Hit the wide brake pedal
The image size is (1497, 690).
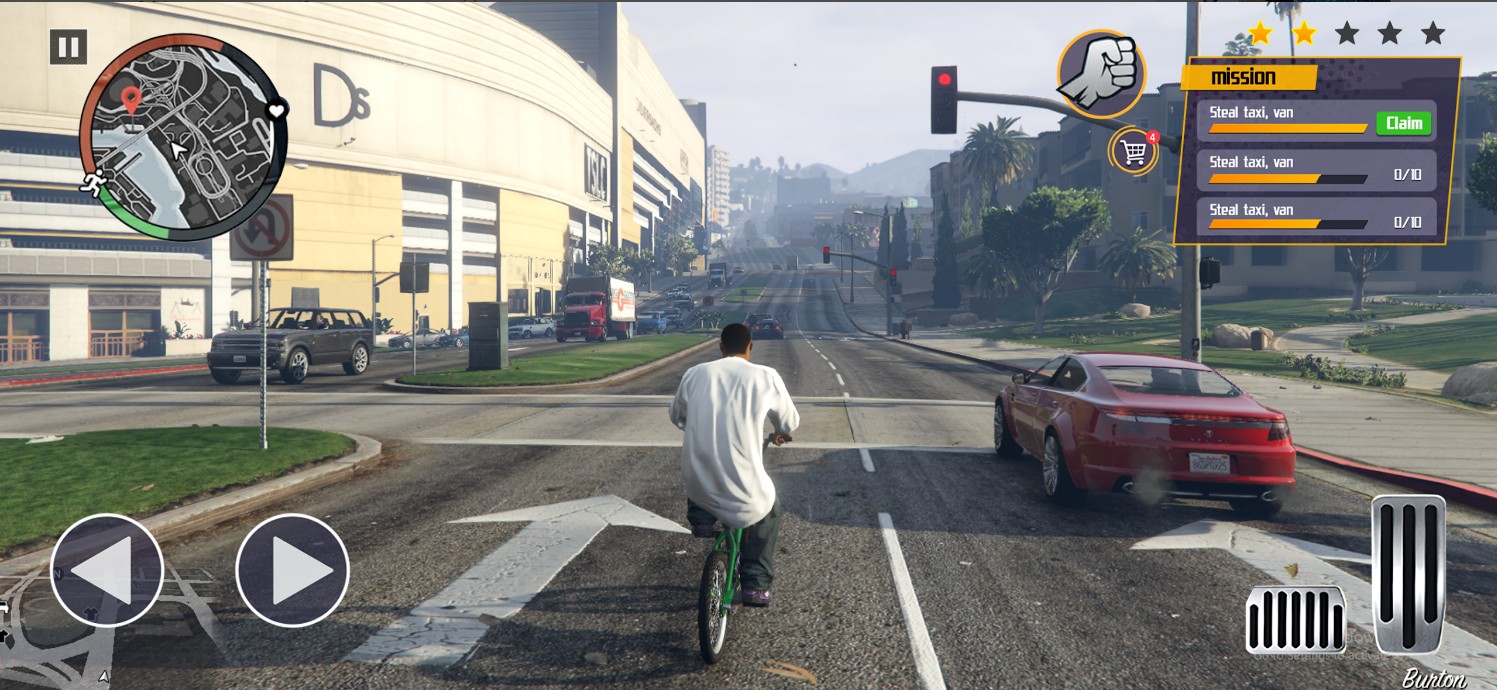(1295, 619)
